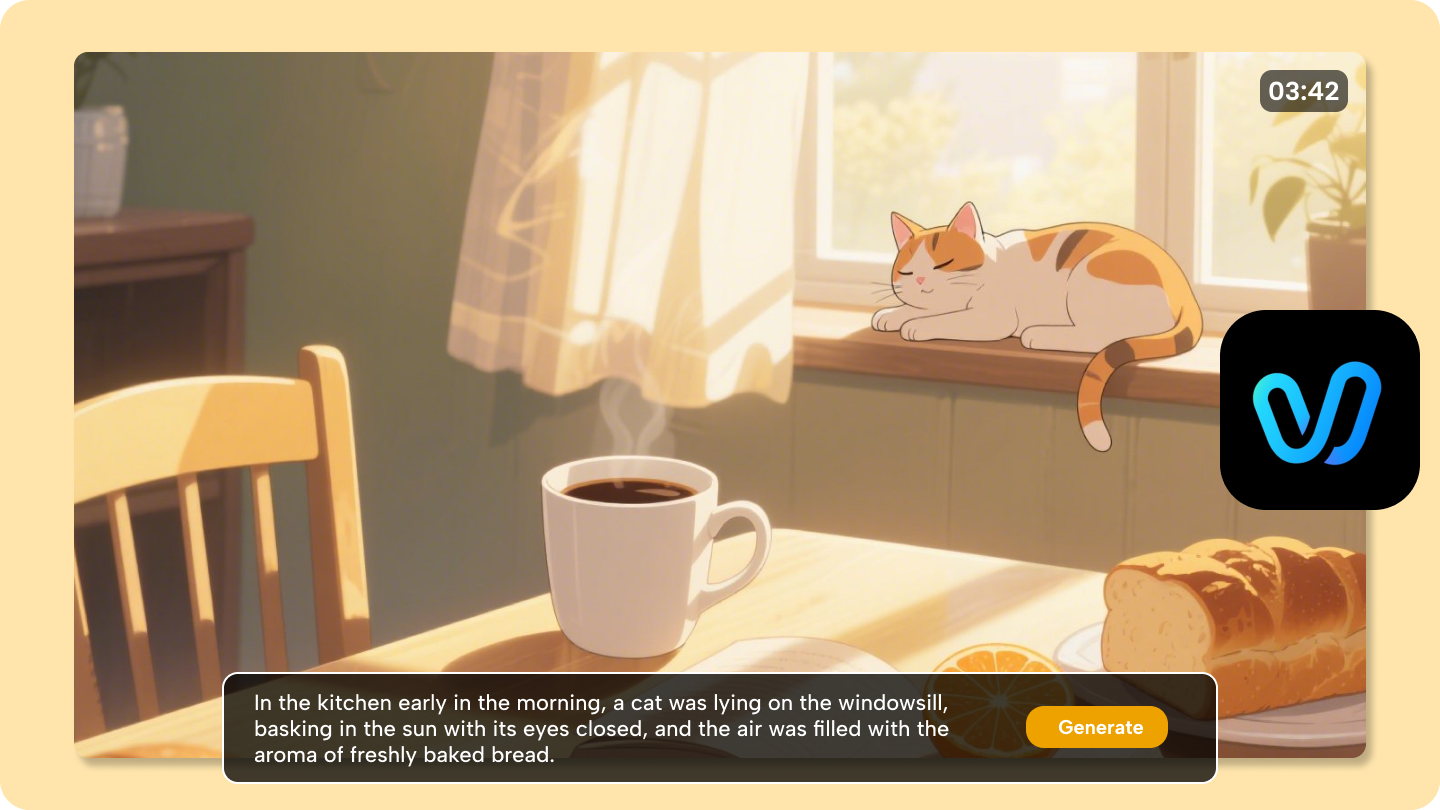
Task: Open the blue W app logo icon
Action: [x=1318, y=410]
